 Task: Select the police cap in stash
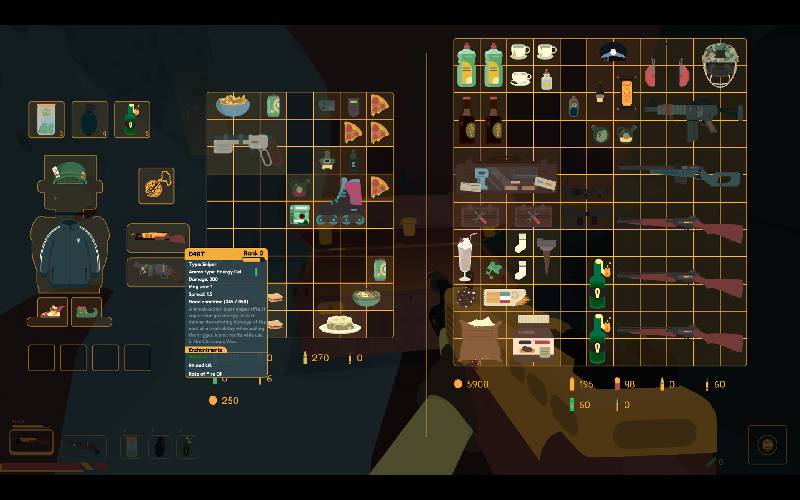coord(612,52)
